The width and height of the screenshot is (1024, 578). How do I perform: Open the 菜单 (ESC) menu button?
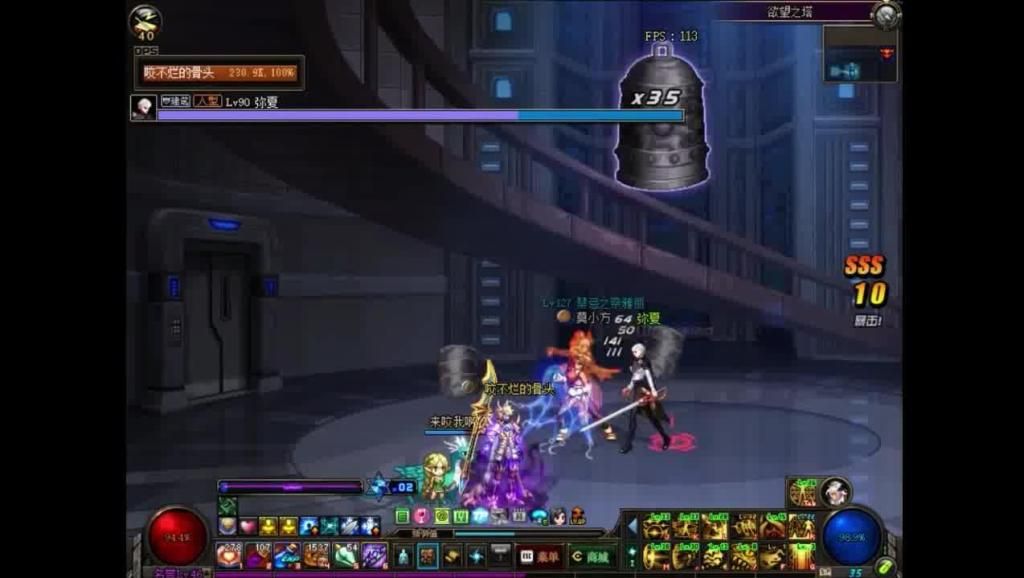[x=540, y=556]
